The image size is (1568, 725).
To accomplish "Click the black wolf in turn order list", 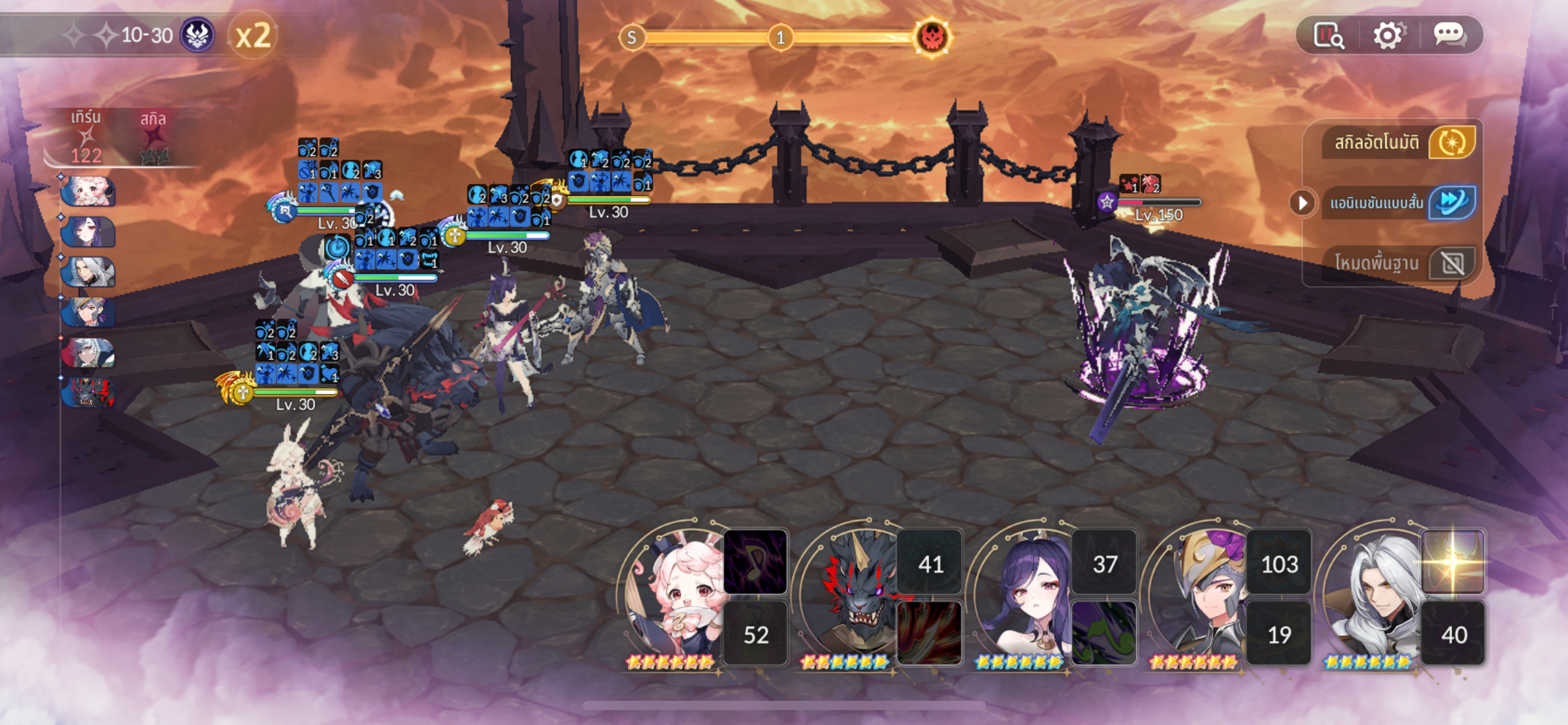I will coord(88,393).
